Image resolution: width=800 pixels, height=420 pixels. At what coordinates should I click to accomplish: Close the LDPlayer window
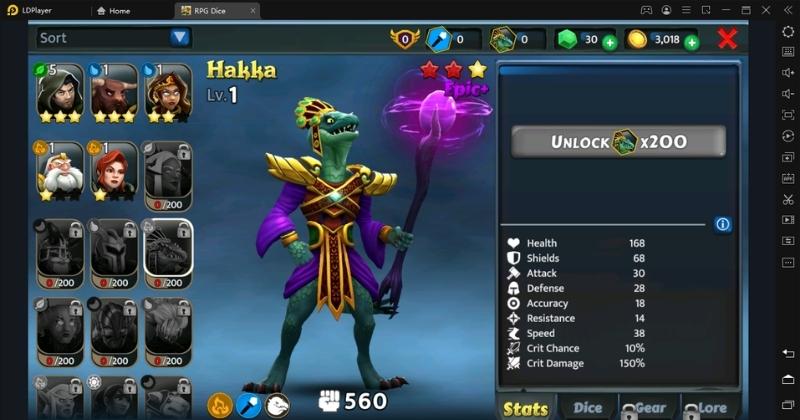pos(767,10)
